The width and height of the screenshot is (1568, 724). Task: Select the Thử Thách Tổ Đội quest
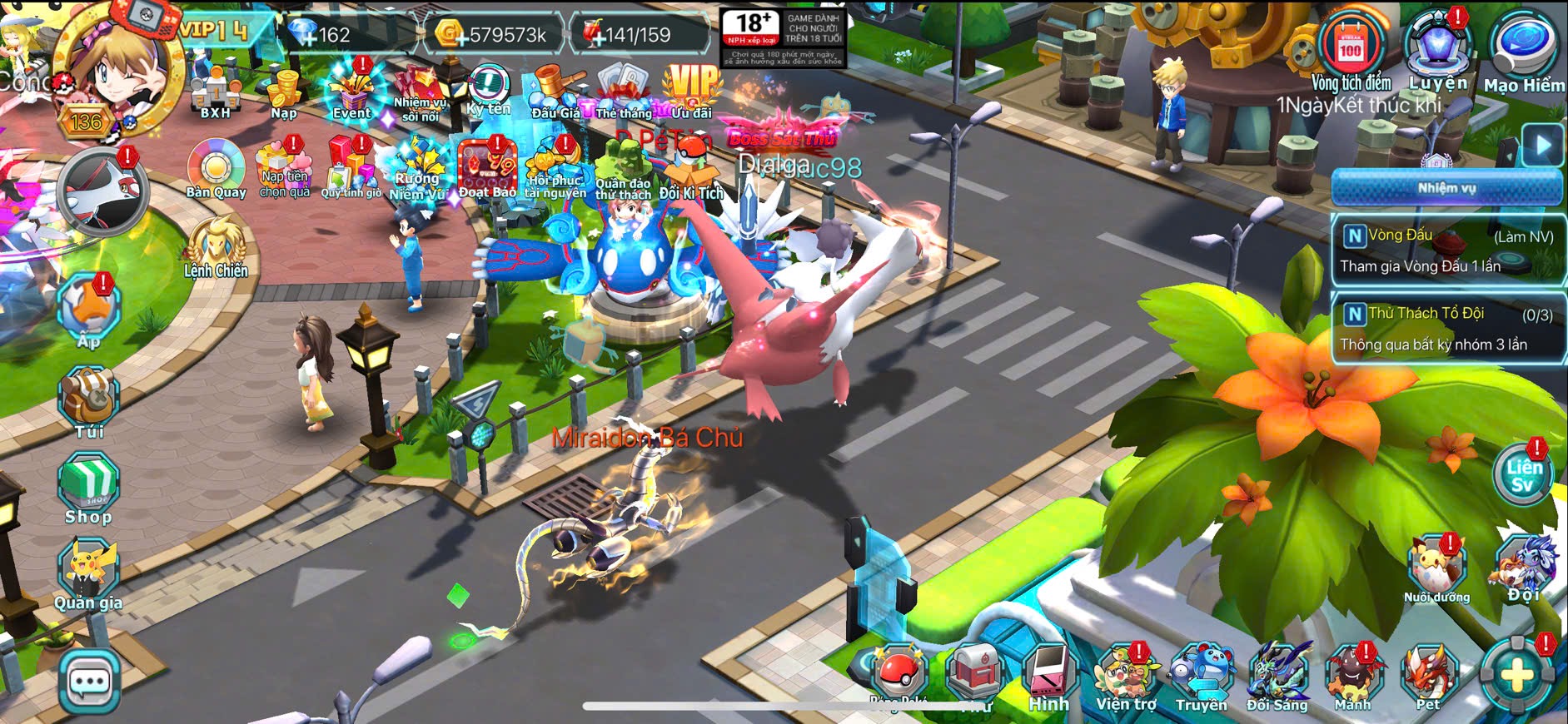[1447, 329]
